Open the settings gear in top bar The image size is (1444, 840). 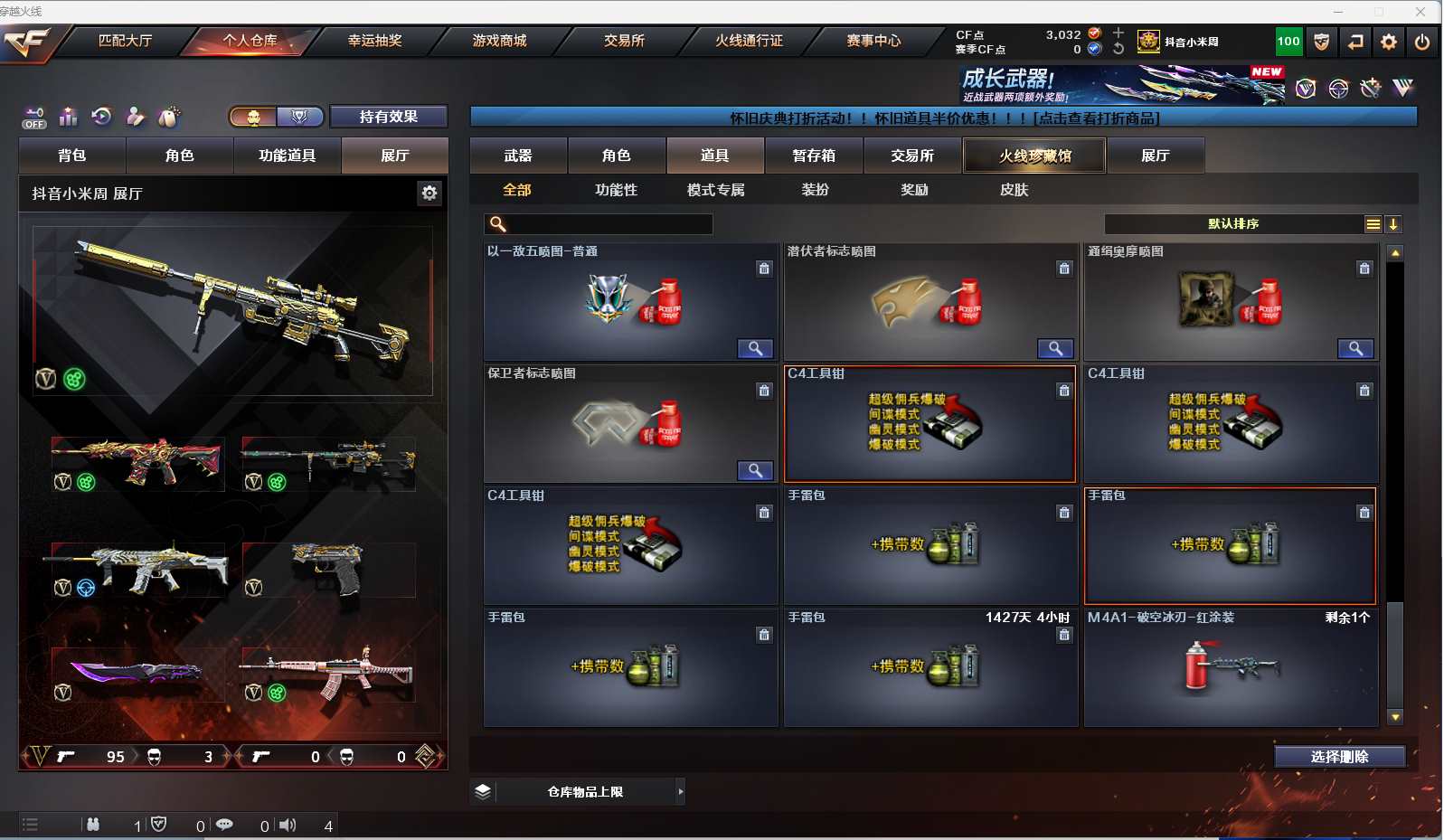1389,42
